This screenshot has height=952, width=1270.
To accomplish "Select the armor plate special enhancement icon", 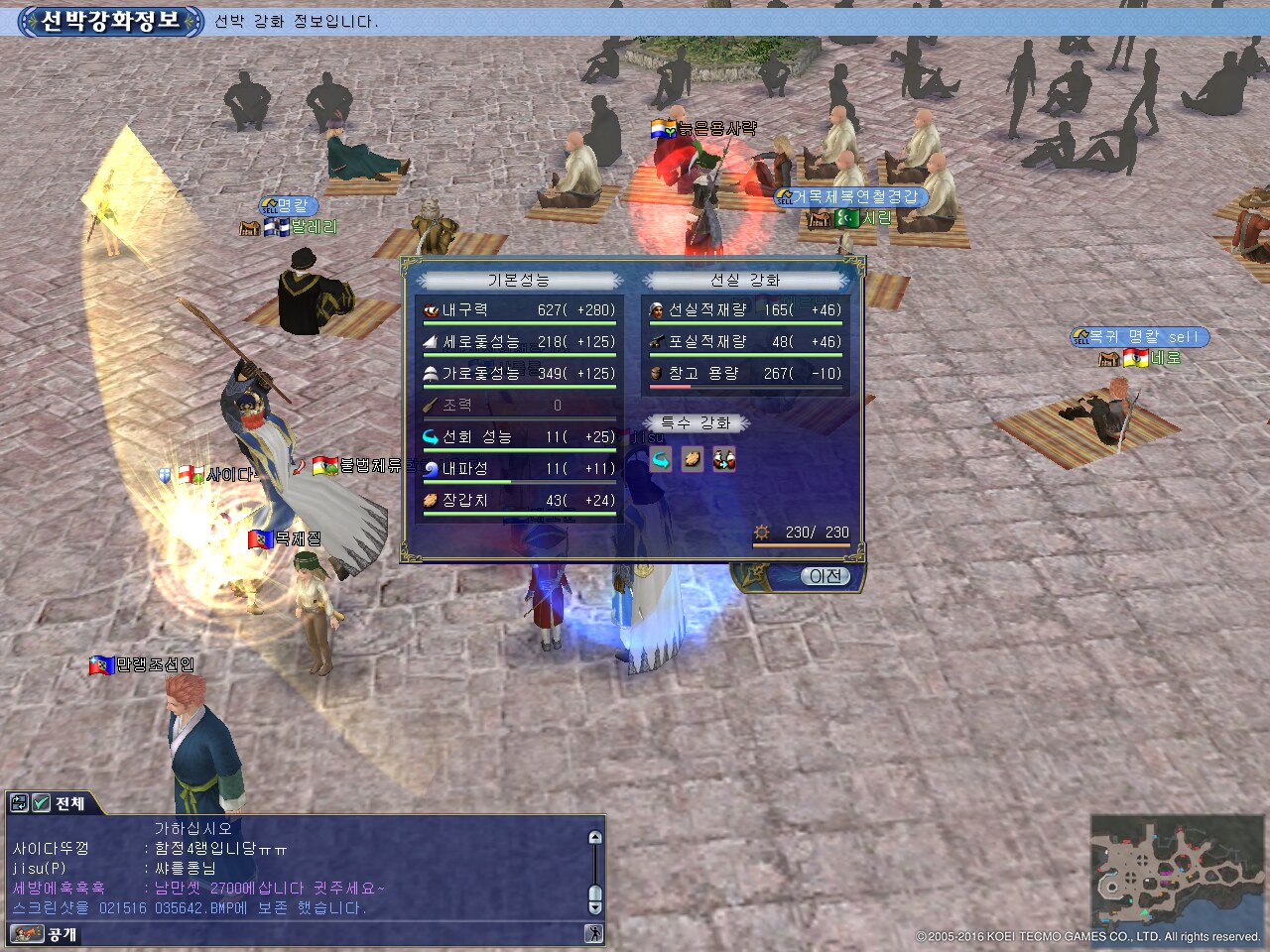I will coord(693,459).
